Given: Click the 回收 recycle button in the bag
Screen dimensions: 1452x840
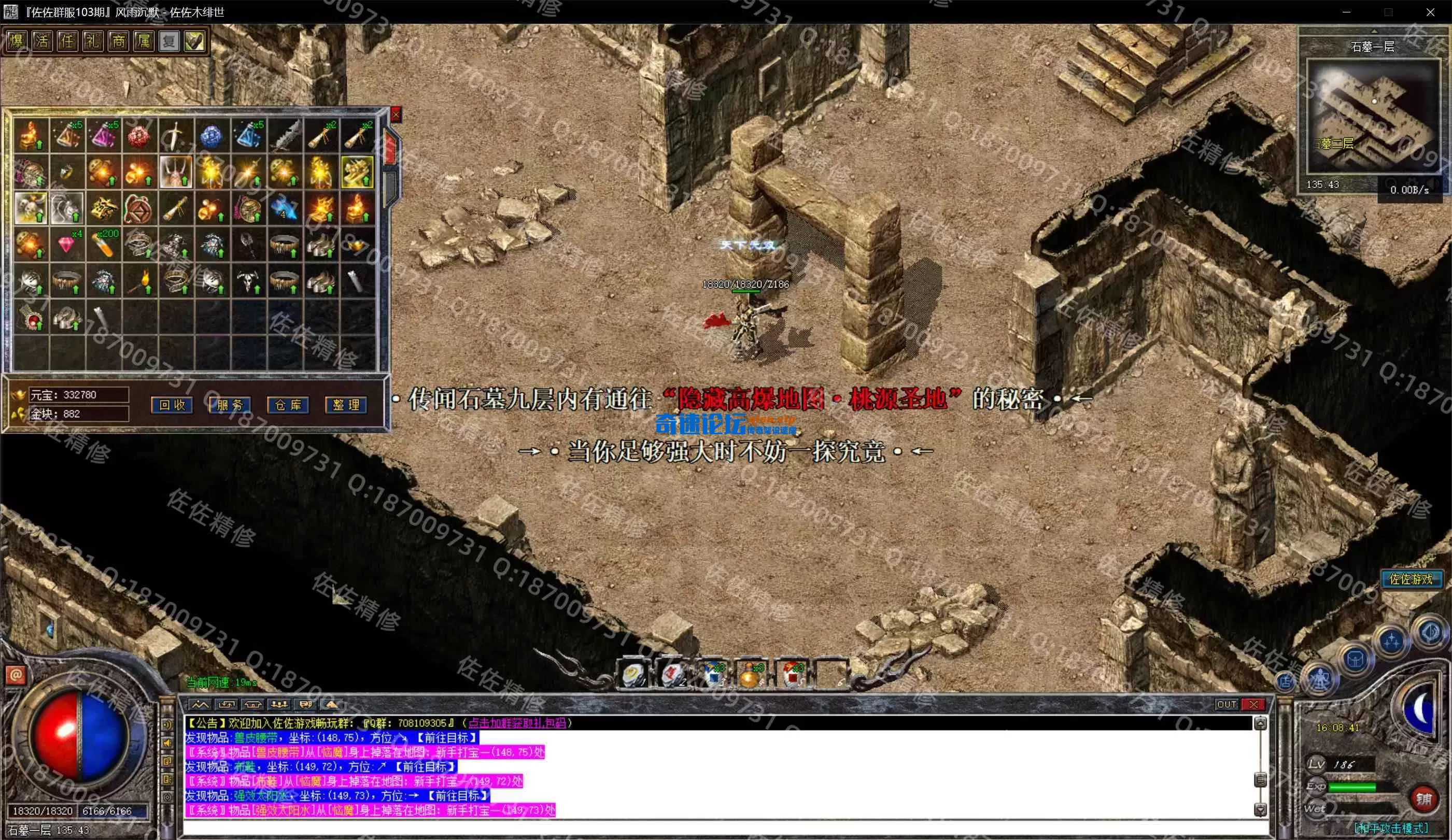Looking at the screenshot, I should (x=172, y=405).
